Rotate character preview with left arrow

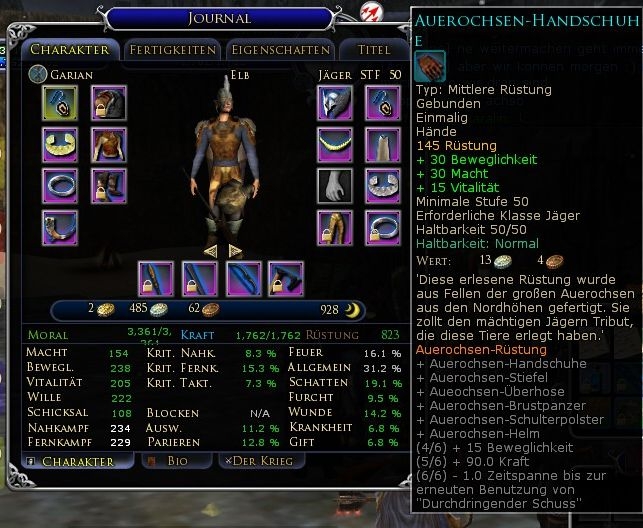pyautogui.click(x=211, y=250)
